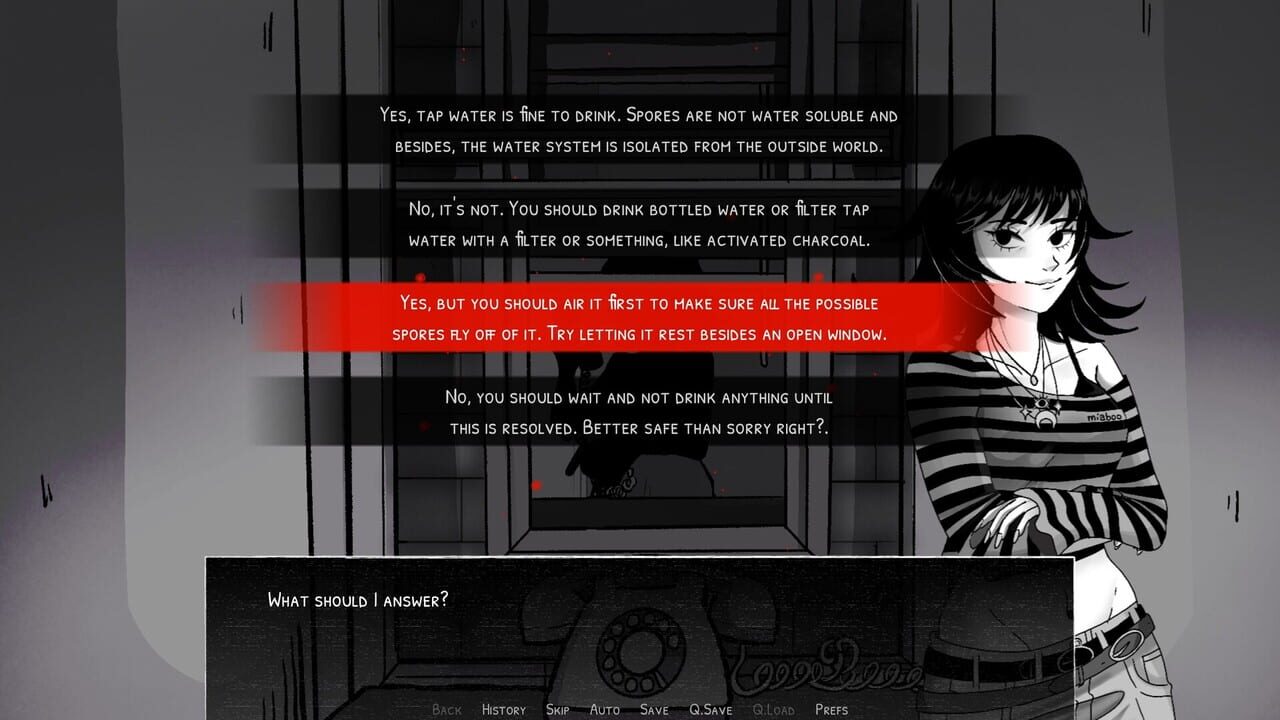1280x720 pixels.
Task: Click the grayed-out Back option
Action: [x=447, y=709]
